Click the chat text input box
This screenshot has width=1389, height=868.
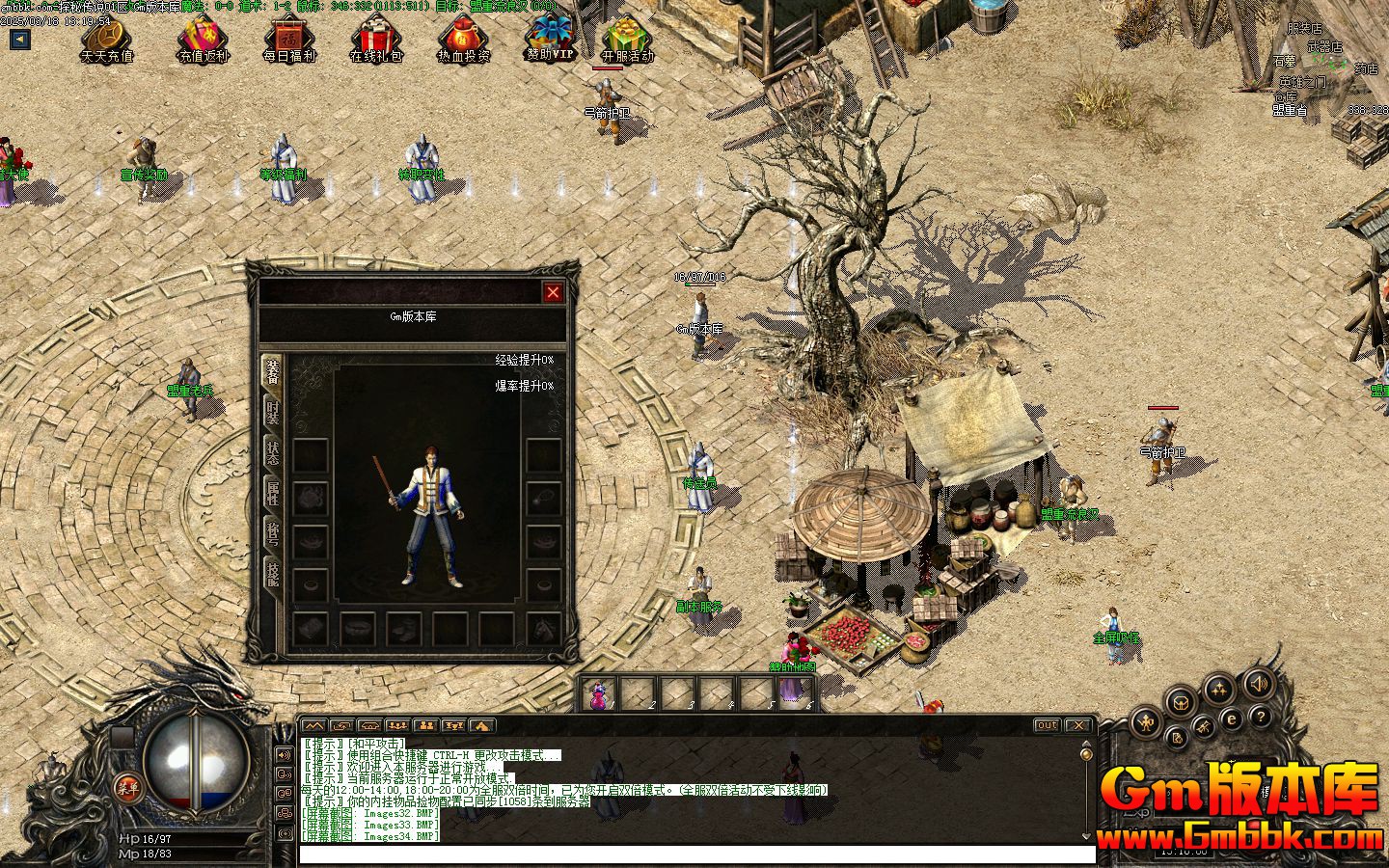(696, 854)
